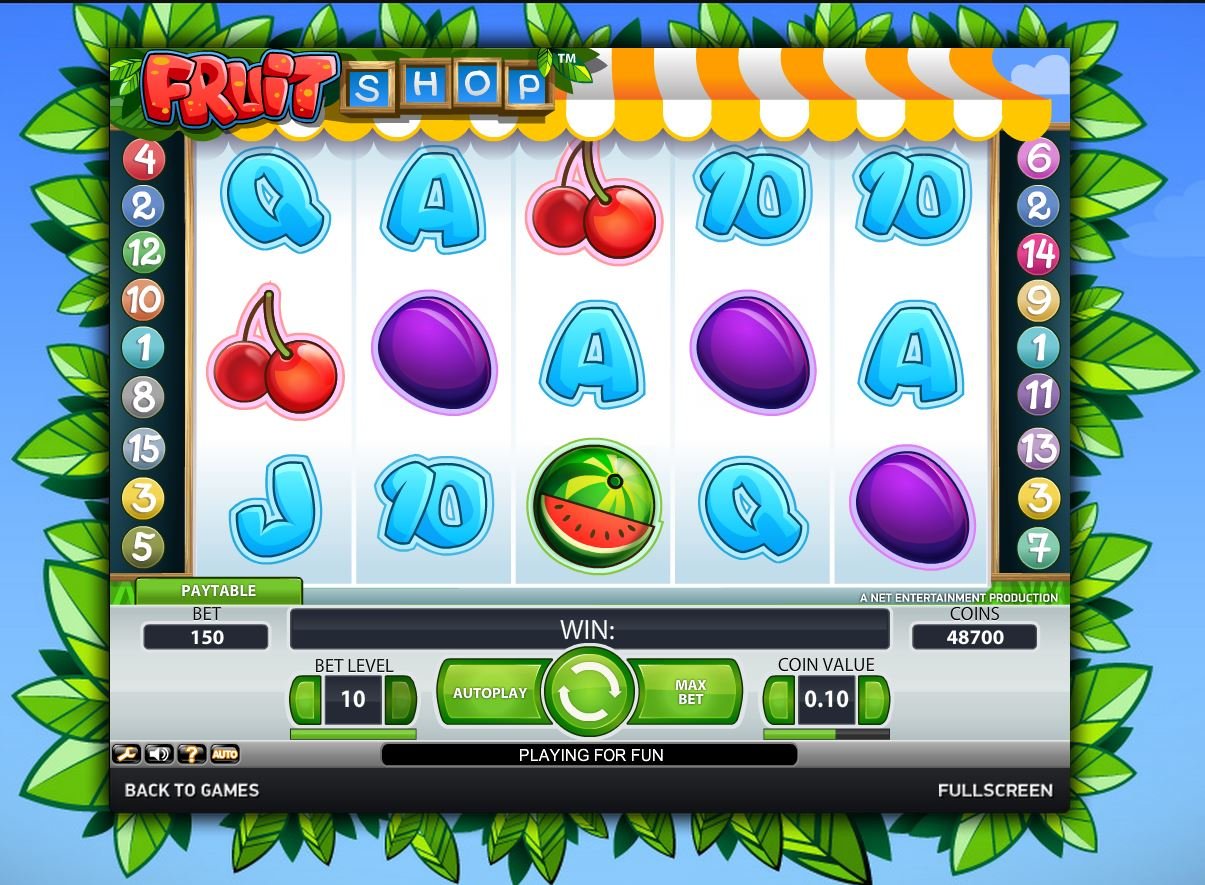Start Autoplay mode
This screenshot has width=1205, height=885.
(489, 692)
